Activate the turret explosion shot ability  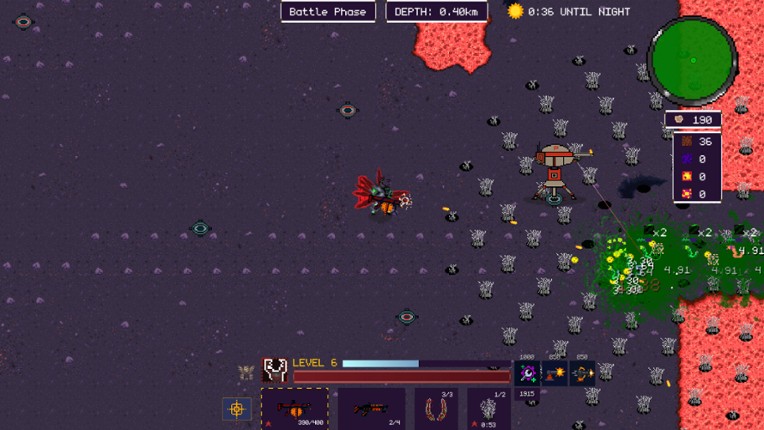(554, 374)
